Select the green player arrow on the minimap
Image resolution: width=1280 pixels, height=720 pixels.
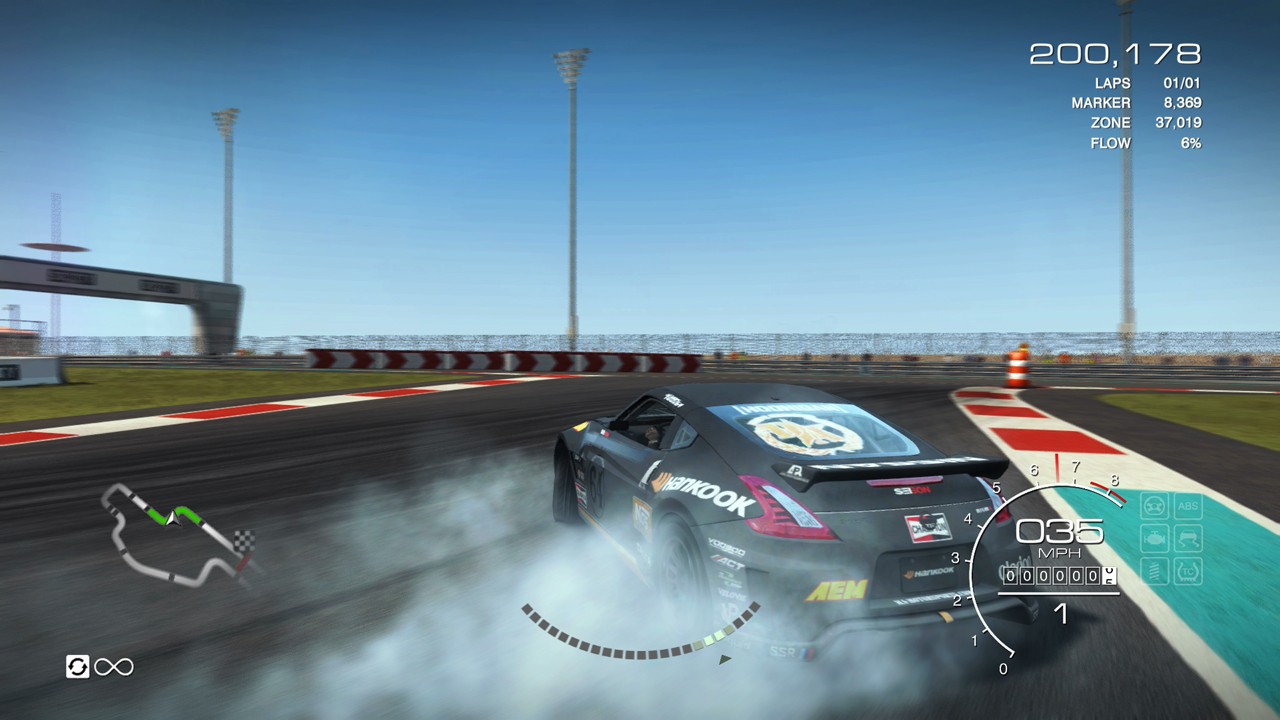(172, 520)
